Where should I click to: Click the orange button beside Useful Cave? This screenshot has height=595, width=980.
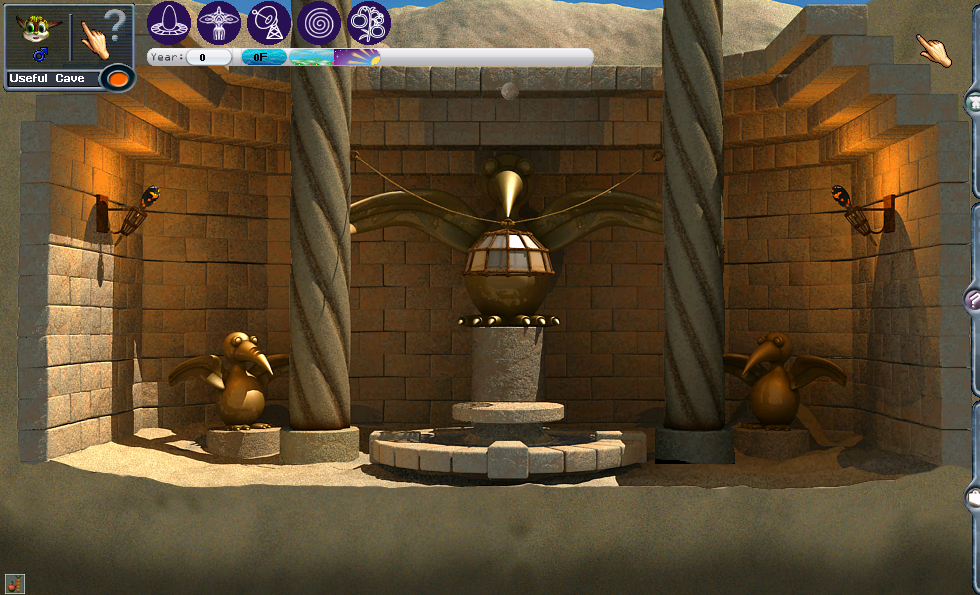[119, 78]
